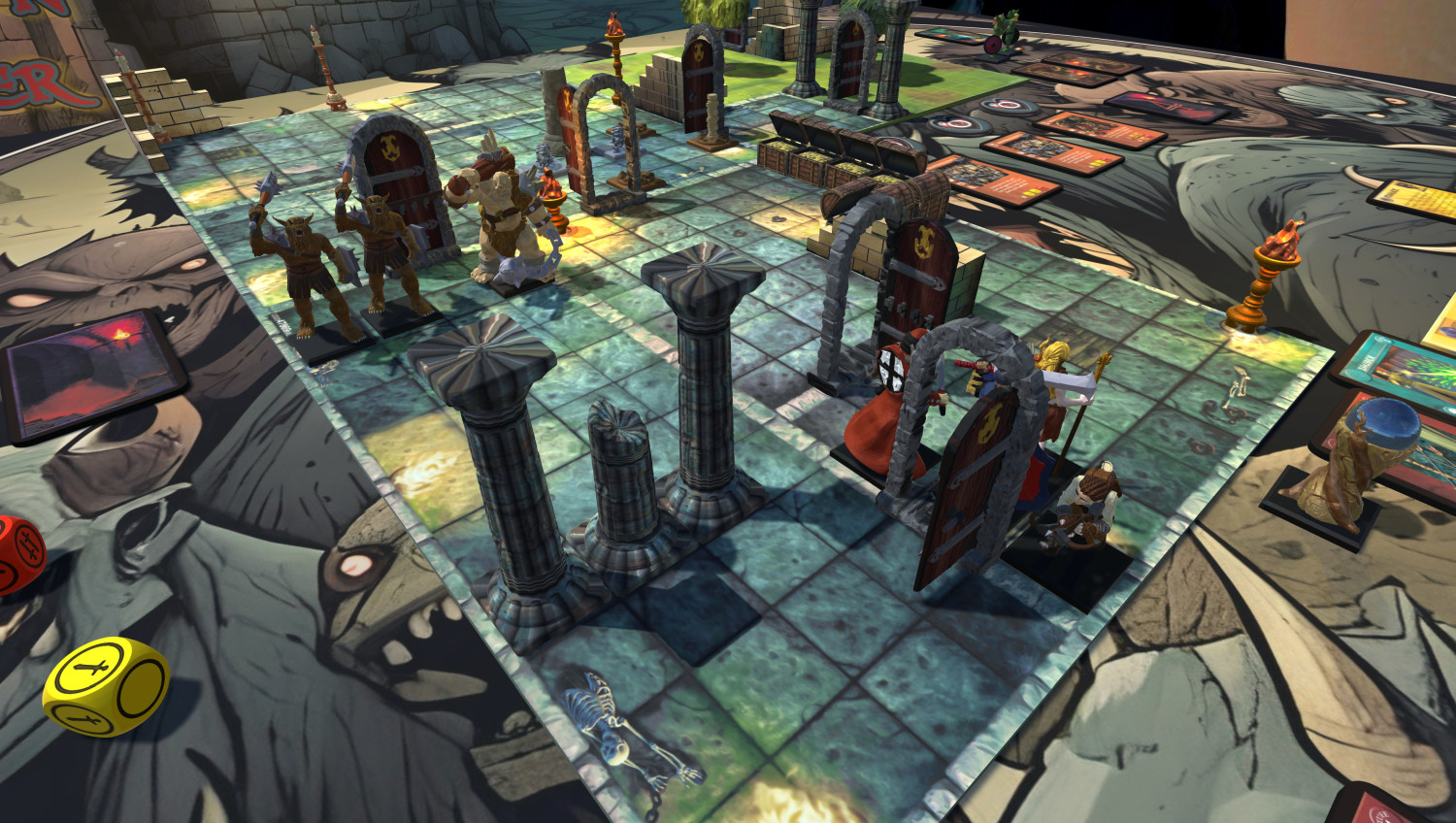Image resolution: width=1456 pixels, height=823 pixels.
Task: Pick the red die at the table edge
Action: point(17,553)
